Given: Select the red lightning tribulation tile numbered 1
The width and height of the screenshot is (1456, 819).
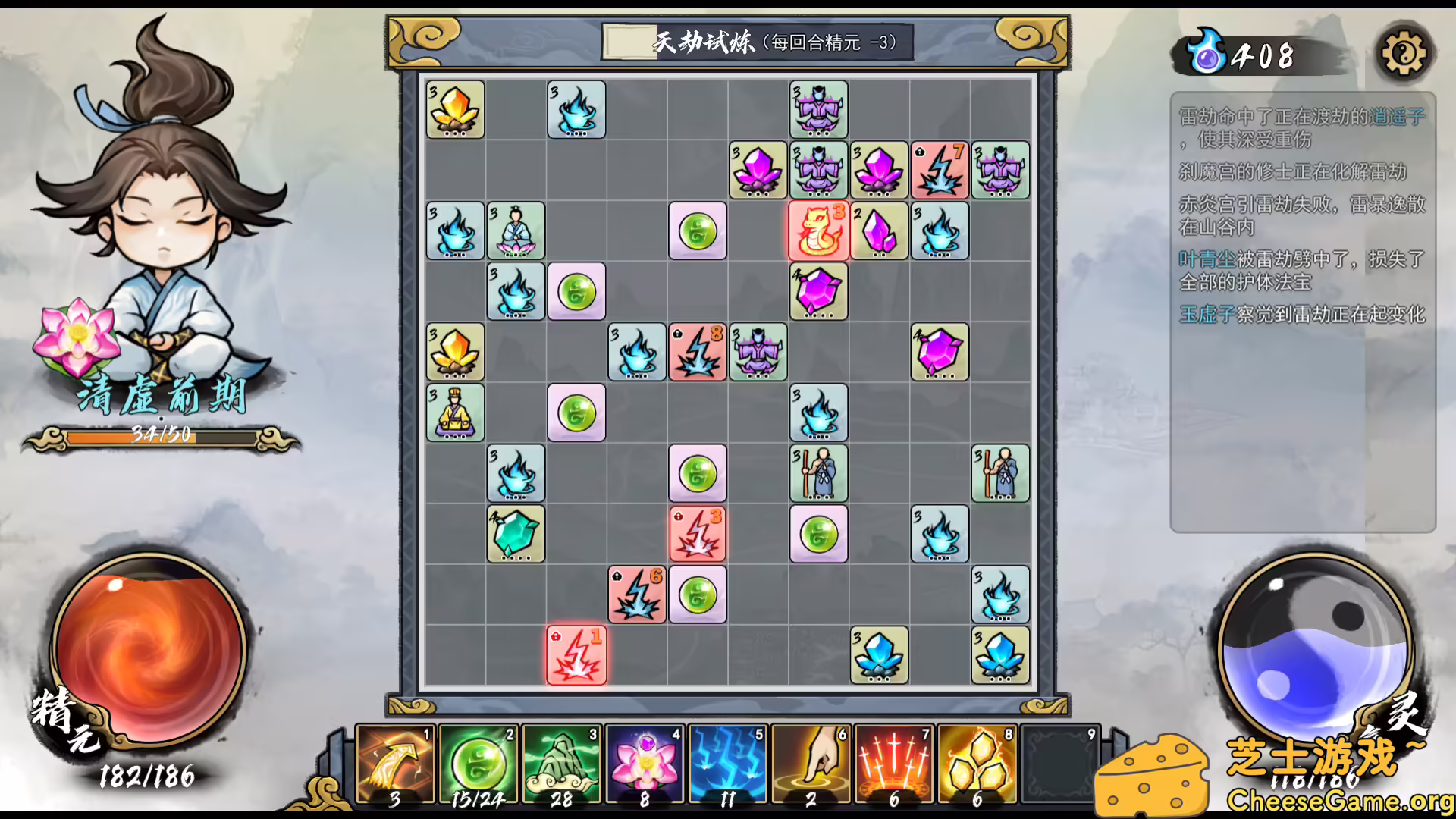Looking at the screenshot, I should (576, 657).
